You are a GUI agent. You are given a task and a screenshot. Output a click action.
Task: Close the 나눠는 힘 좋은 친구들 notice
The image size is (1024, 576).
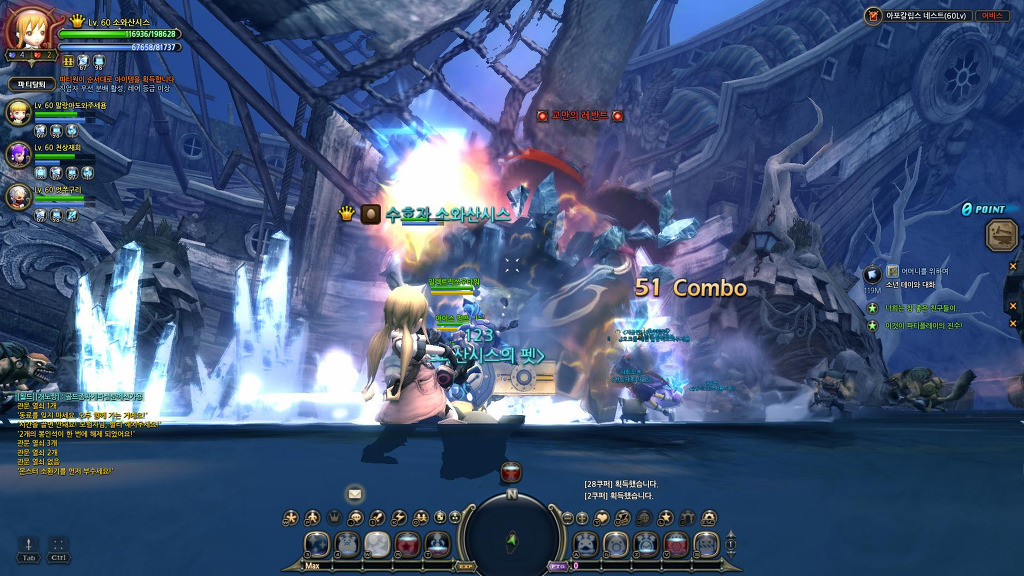point(1012,308)
